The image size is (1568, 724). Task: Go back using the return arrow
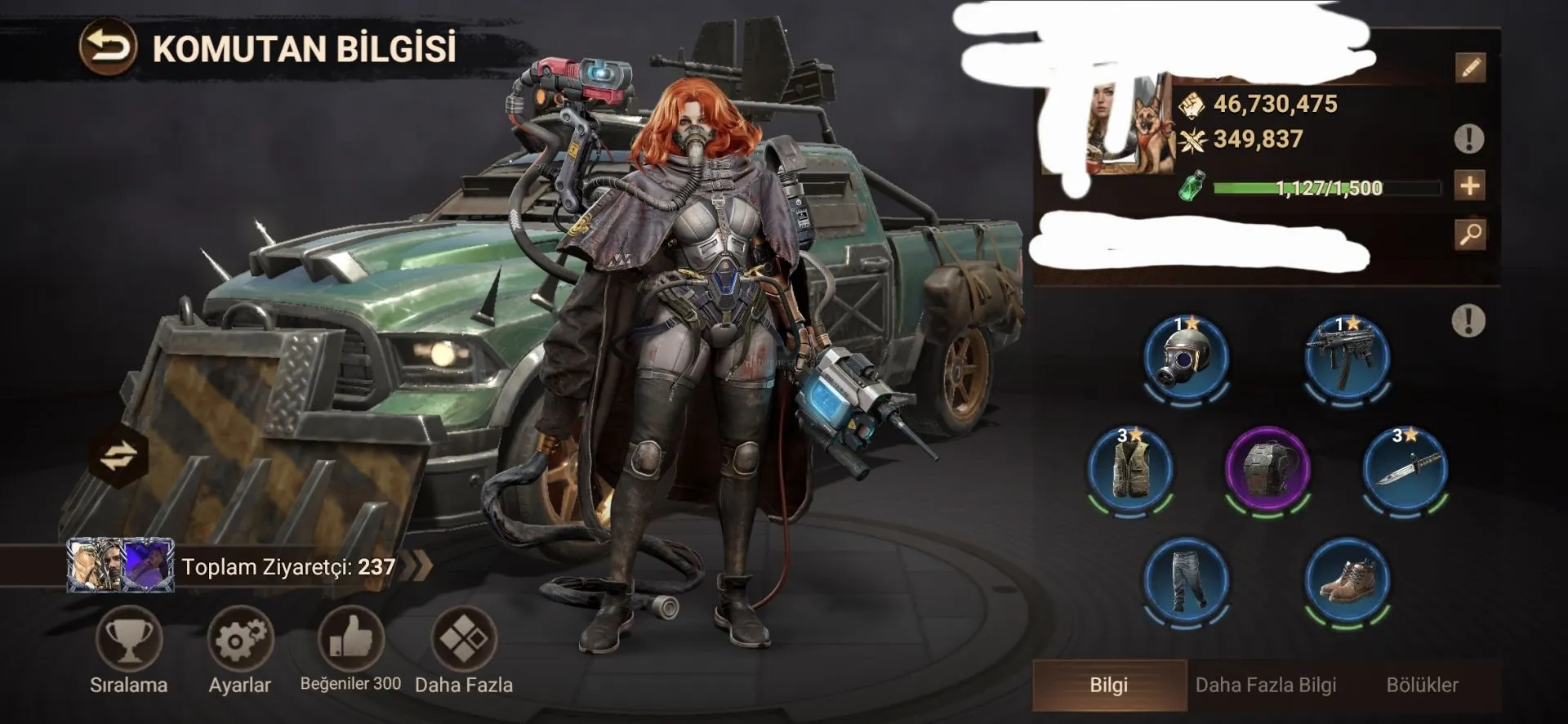click(x=108, y=47)
